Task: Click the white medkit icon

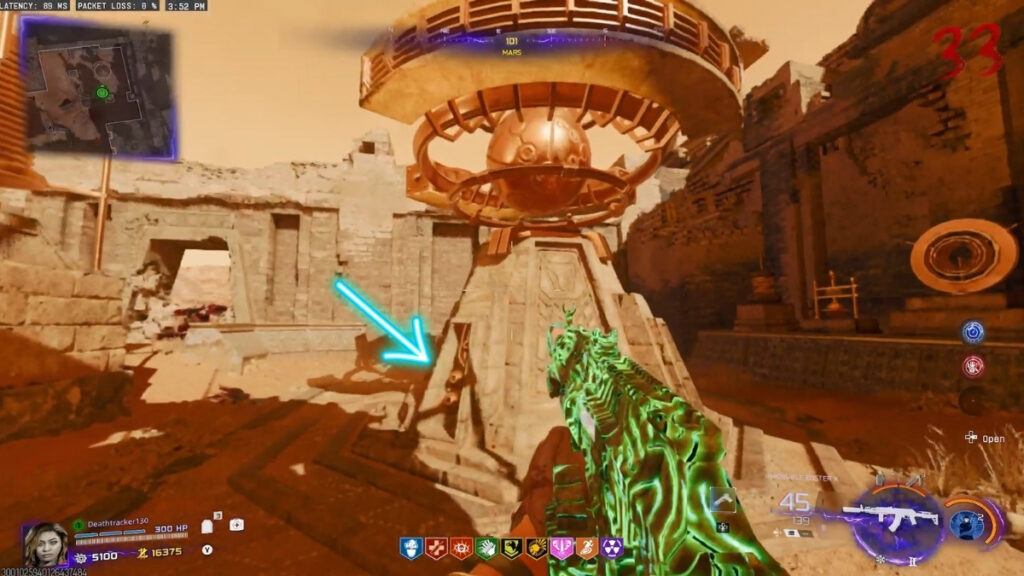Action: (236, 524)
